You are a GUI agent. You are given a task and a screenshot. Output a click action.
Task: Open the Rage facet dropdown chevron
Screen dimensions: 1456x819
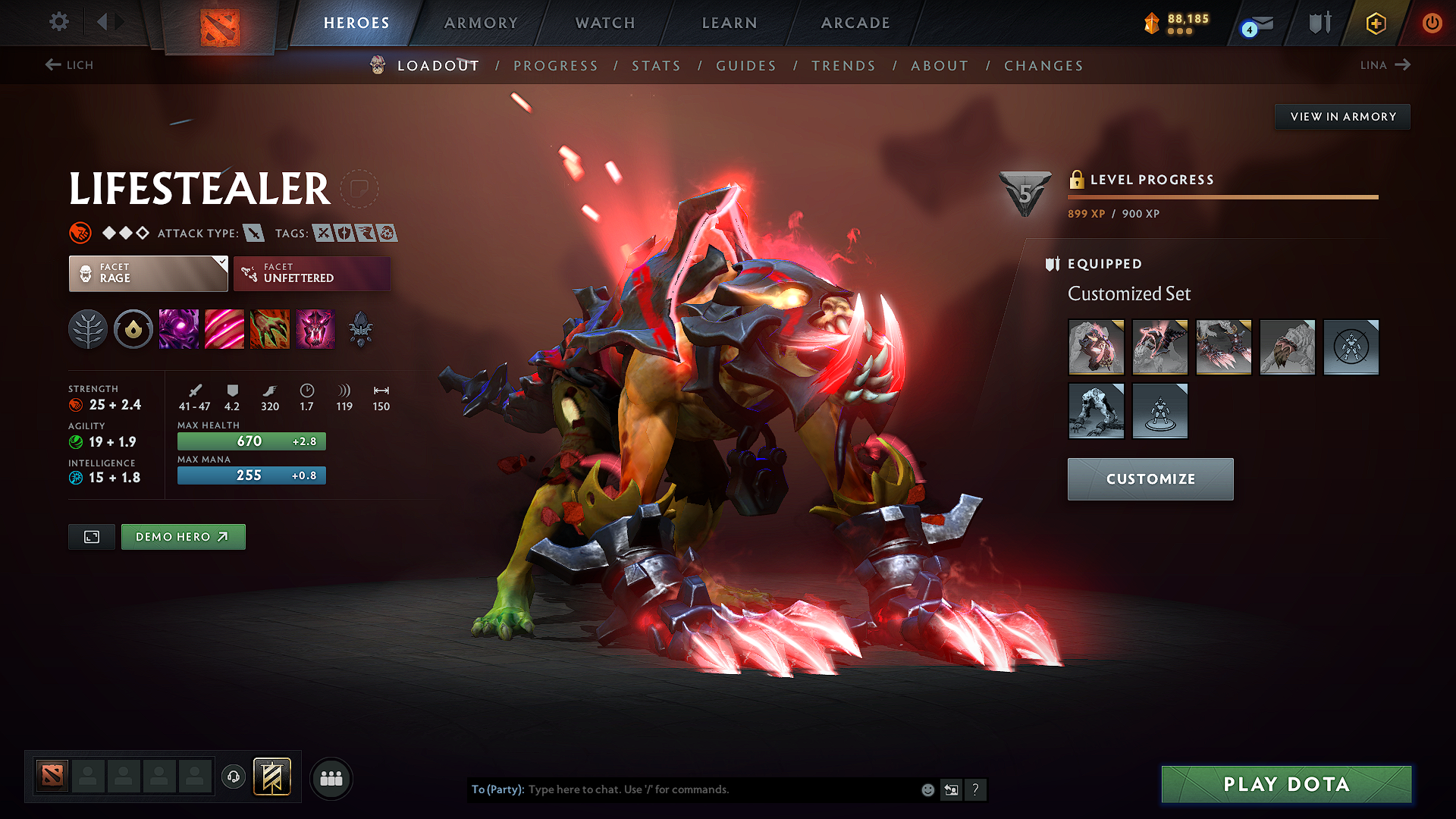221,263
